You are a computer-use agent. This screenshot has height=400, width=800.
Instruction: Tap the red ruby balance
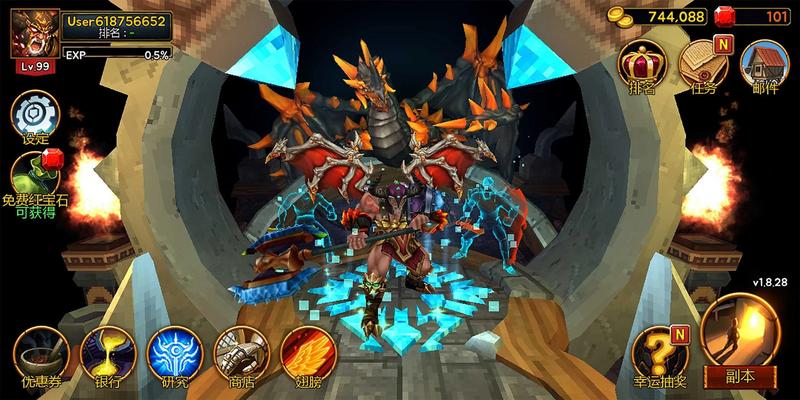766,17
